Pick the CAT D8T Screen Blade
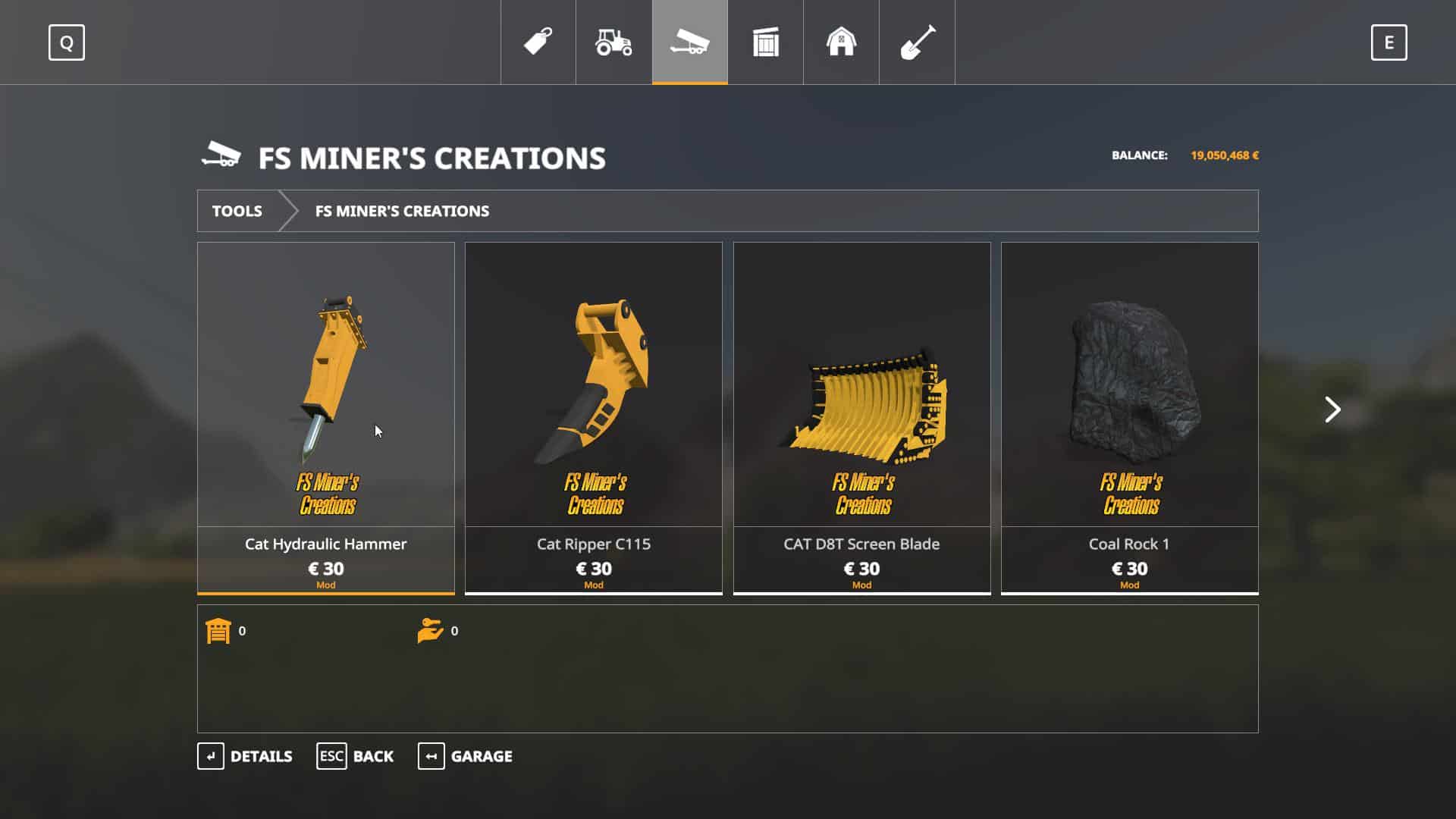This screenshot has width=1456, height=819. (861, 417)
